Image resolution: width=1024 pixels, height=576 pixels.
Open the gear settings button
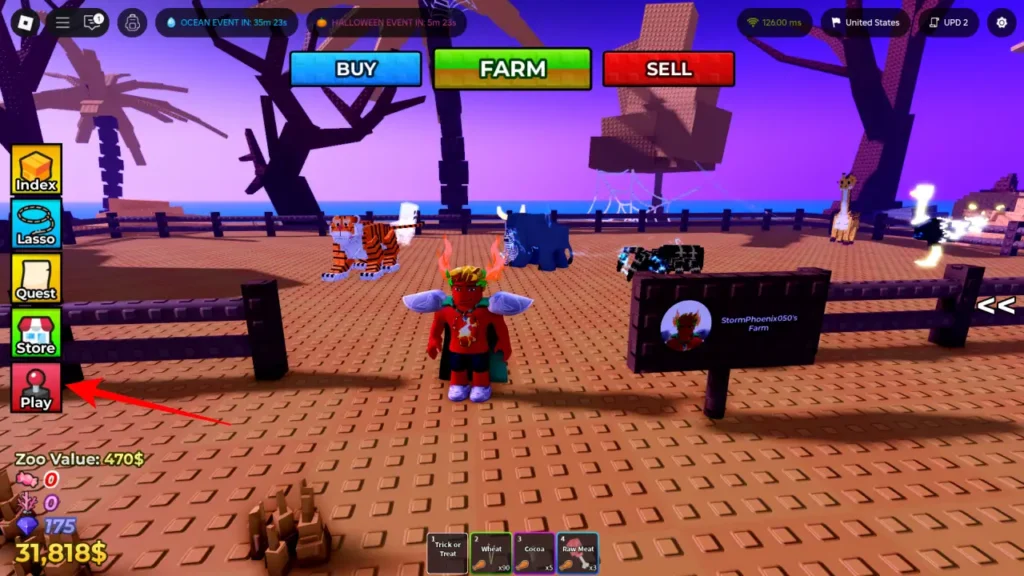point(1001,22)
